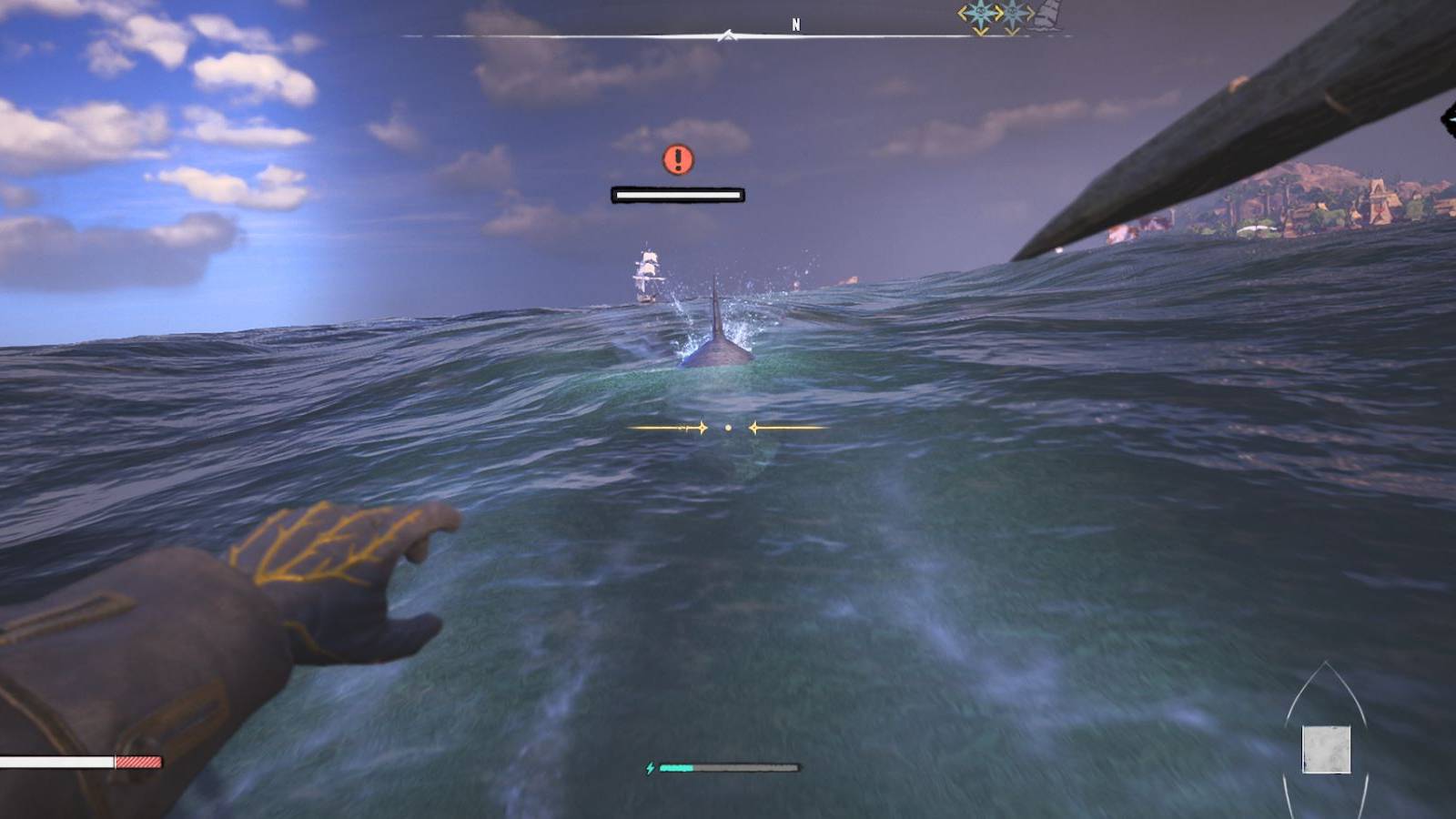Select the sailing ship icon near the compass roses

1048,15
